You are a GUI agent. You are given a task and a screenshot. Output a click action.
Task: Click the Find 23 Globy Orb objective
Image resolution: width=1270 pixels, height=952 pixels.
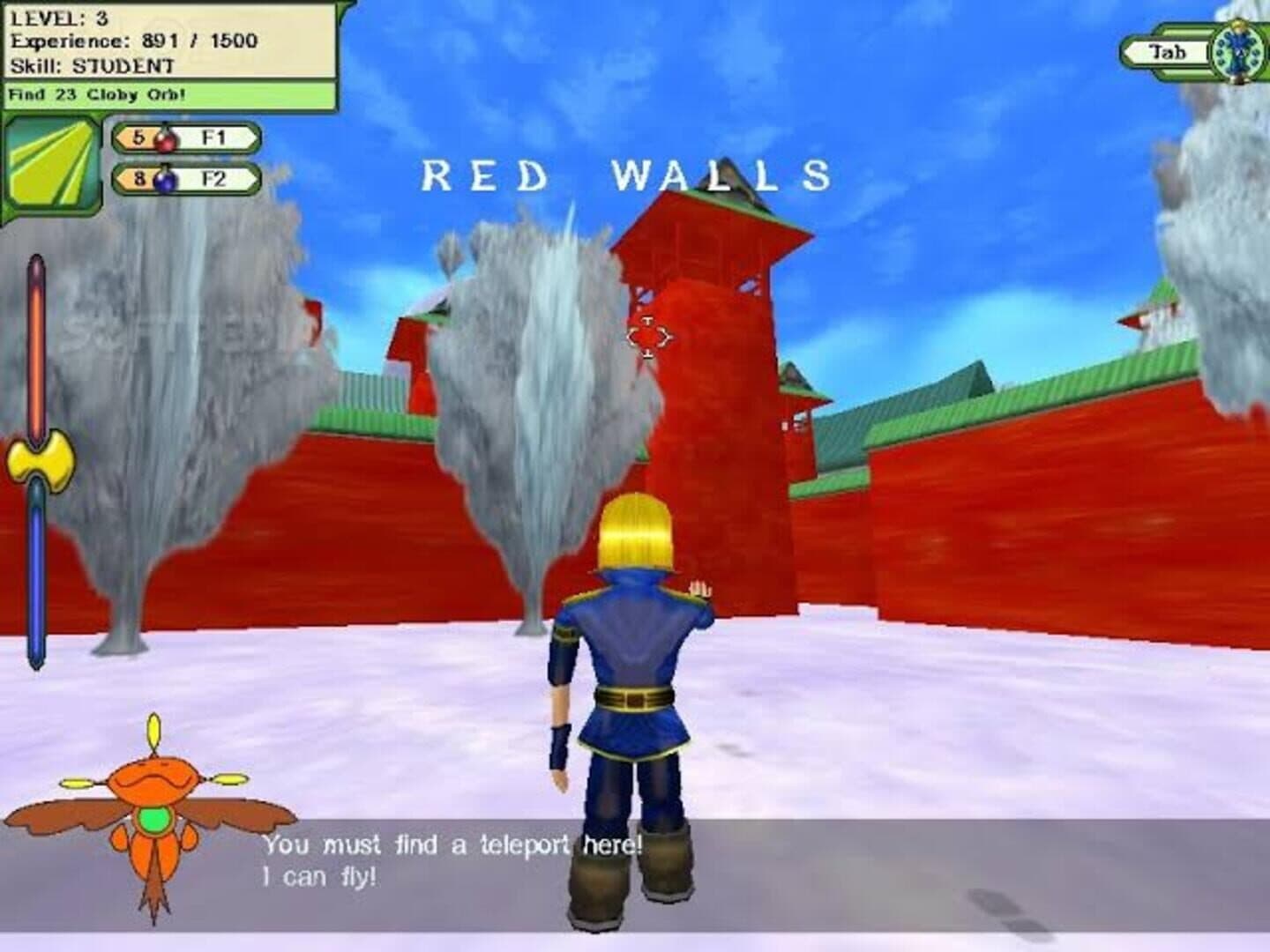coord(169,94)
